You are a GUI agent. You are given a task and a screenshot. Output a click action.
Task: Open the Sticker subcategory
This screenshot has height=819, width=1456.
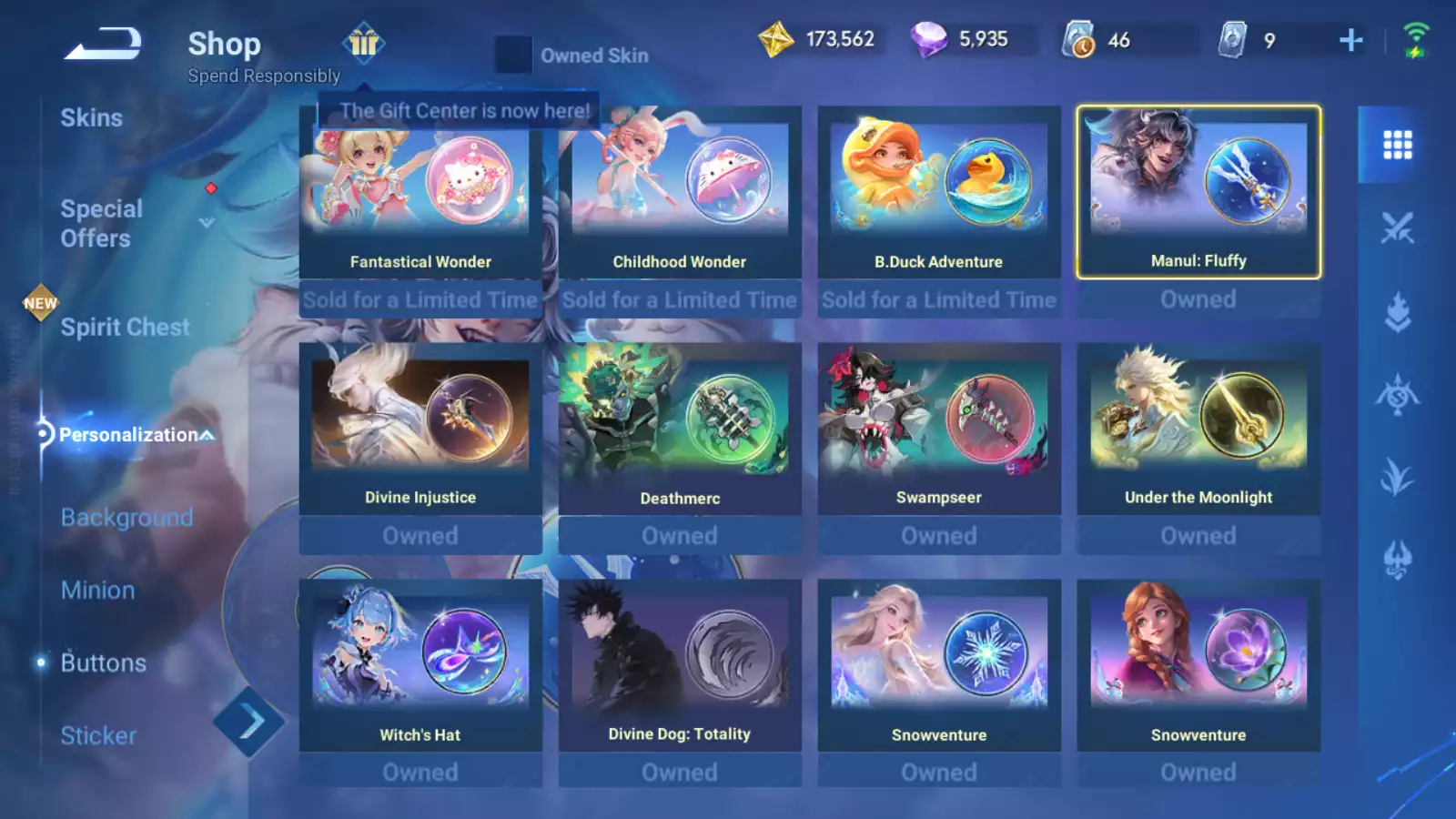(98, 736)
